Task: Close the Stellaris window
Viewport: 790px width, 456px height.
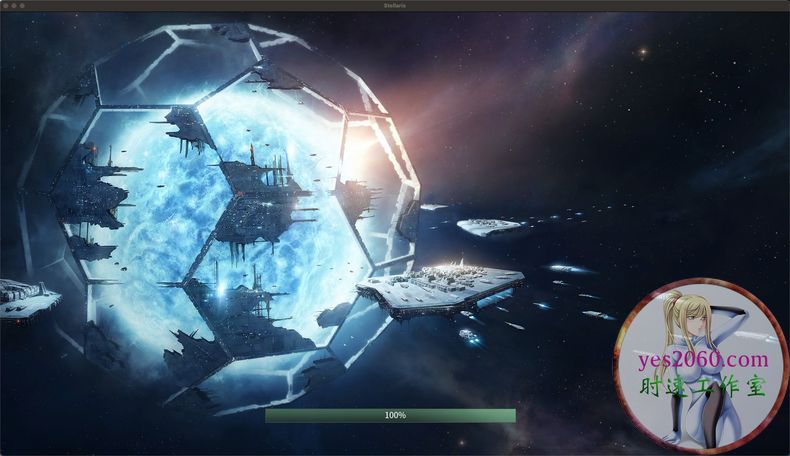Action: click(x=6, y=5)
